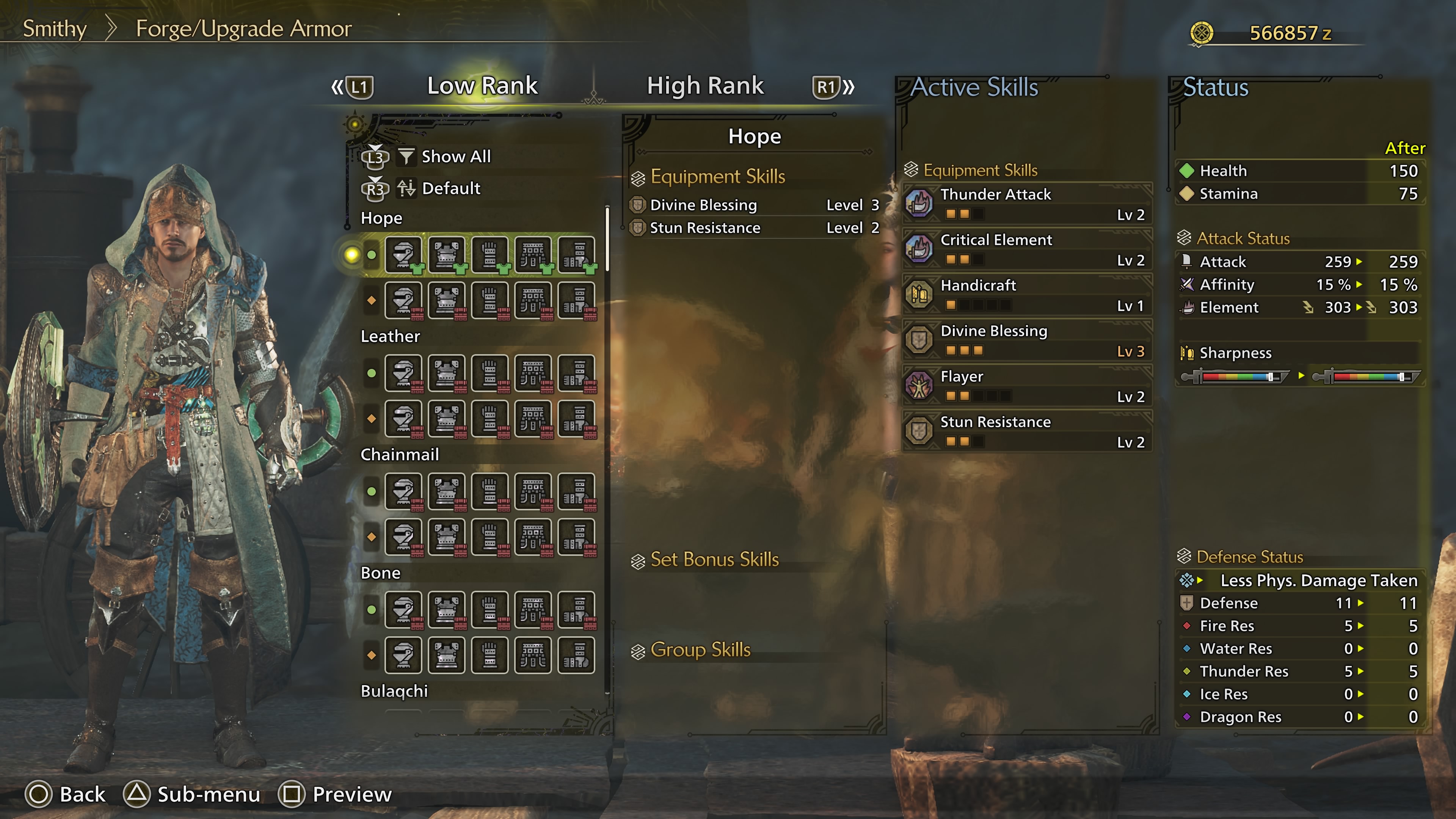Change the Default sort order
The height and width of the screenshot is (819, 1456).
450,188
